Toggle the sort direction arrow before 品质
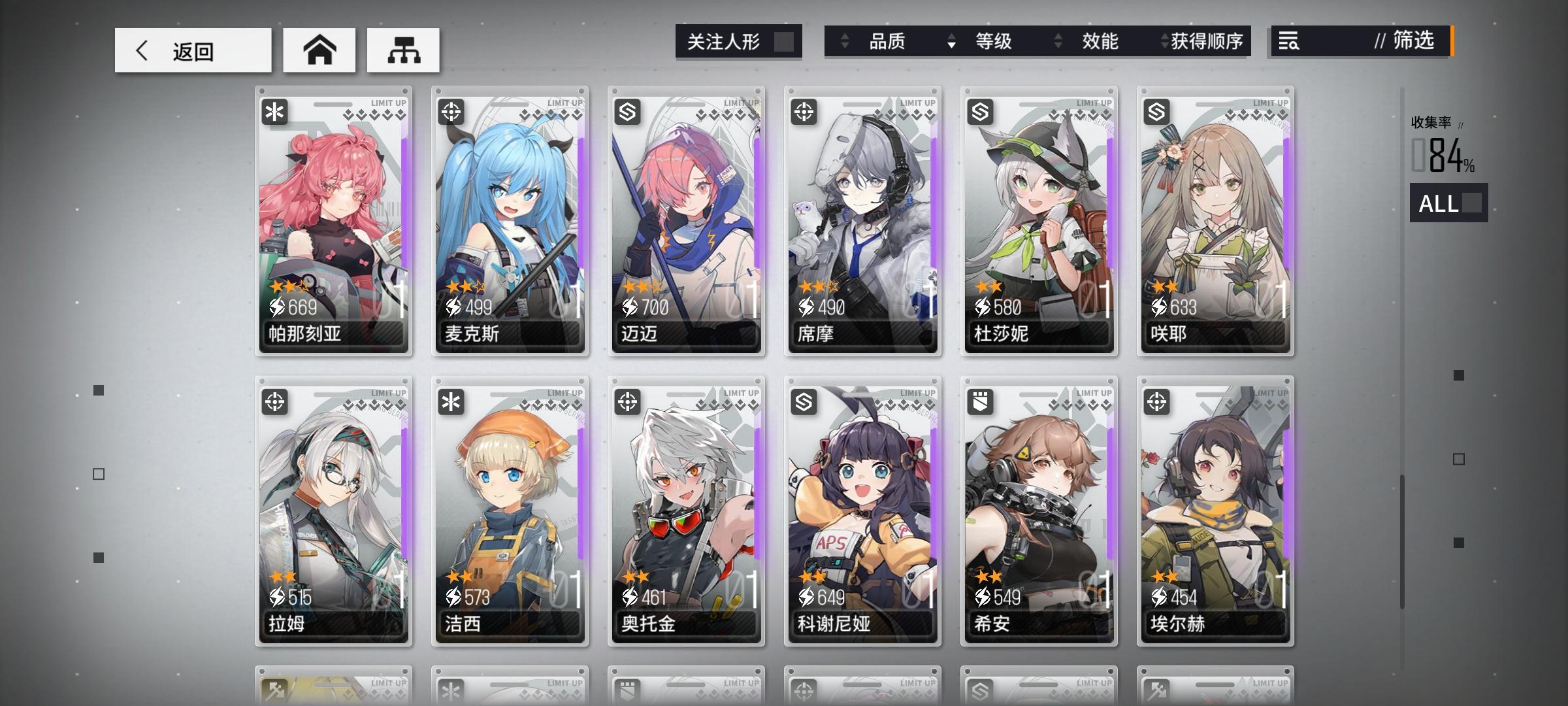This screenshot has width=1568, height=706. coord(843,42)
